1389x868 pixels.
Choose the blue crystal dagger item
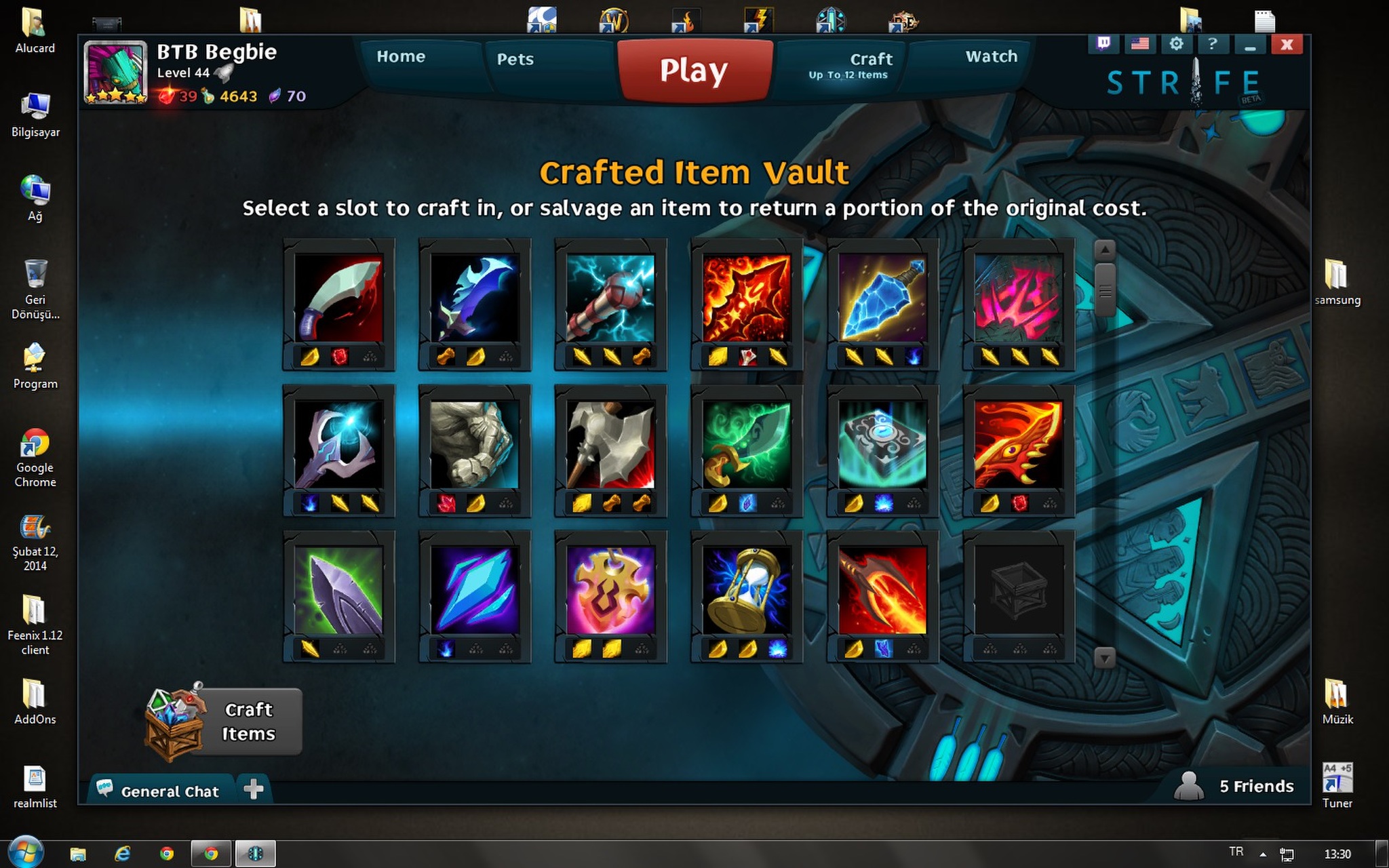point(882,298)
